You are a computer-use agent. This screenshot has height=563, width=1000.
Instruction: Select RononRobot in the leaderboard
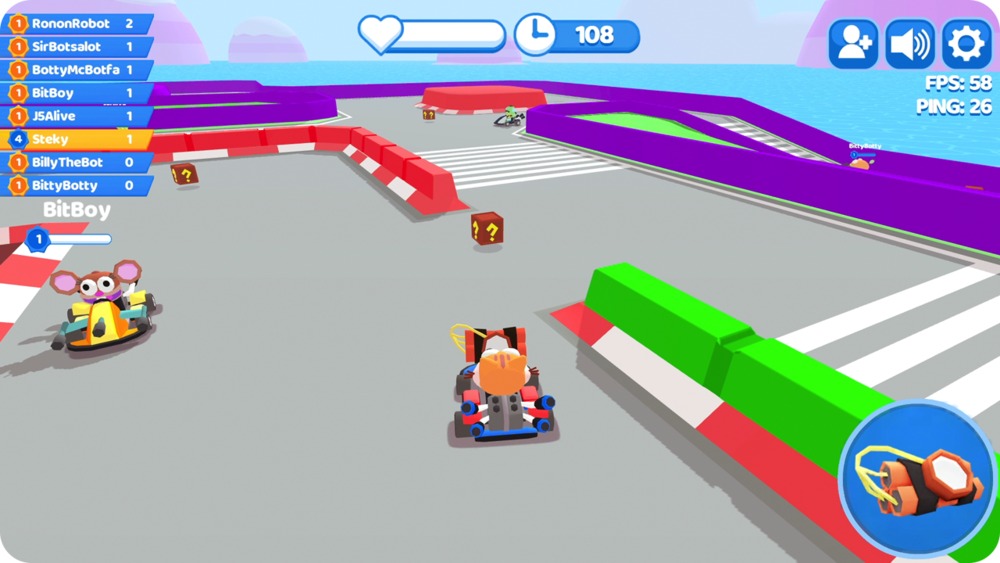77,23
